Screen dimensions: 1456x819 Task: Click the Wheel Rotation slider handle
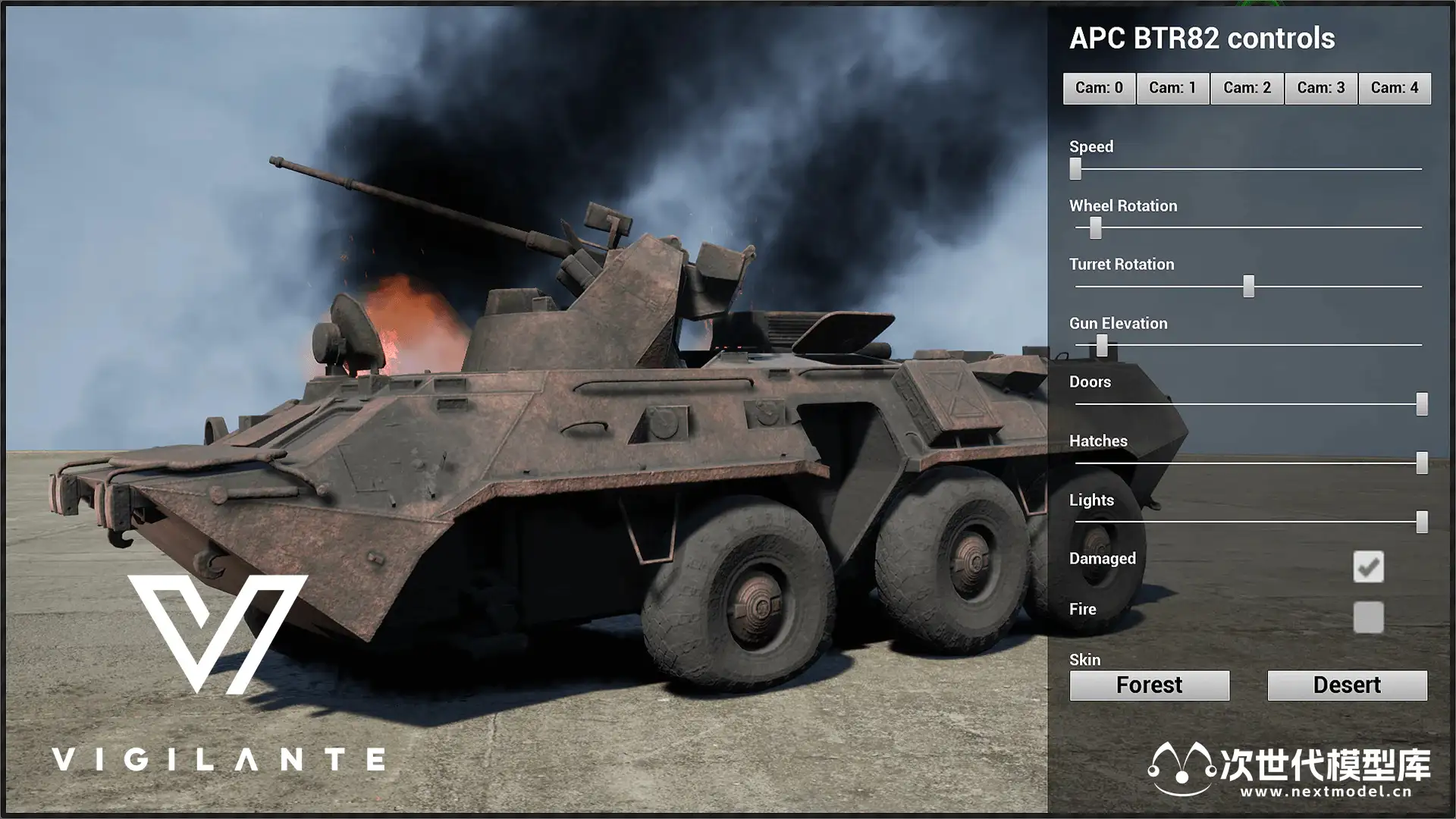pyautogui.click(x=1096, y=227)
